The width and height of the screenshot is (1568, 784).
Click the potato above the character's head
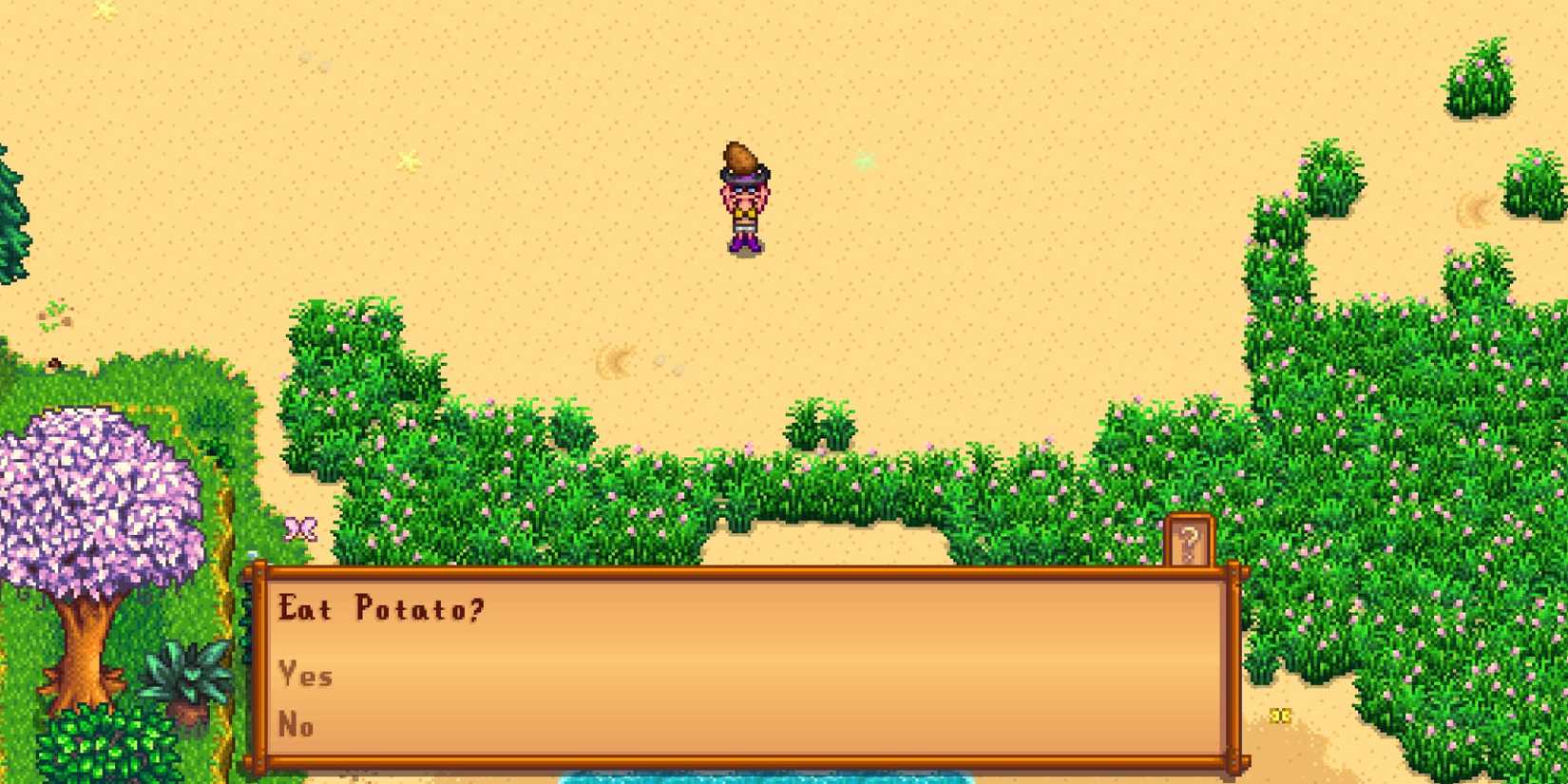pyautogui.click(x=741, y=157)
